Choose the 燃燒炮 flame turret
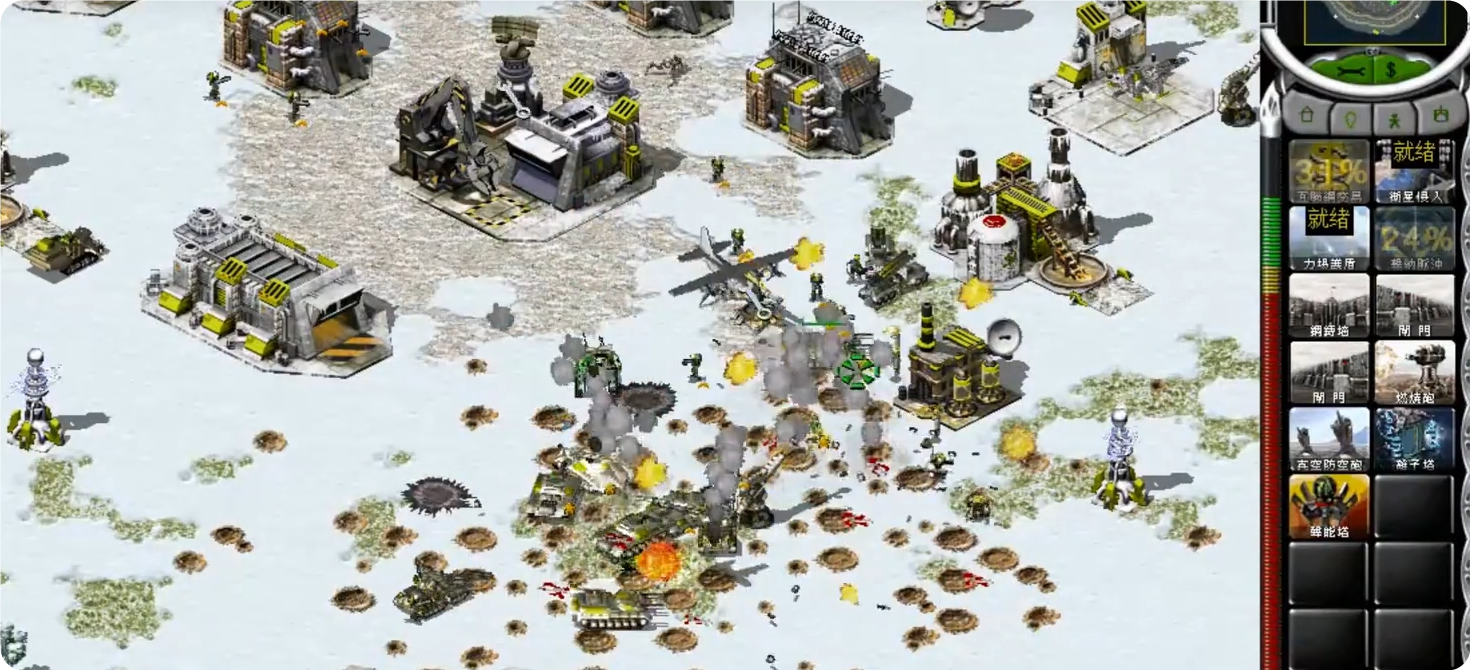 [1414, 372]
